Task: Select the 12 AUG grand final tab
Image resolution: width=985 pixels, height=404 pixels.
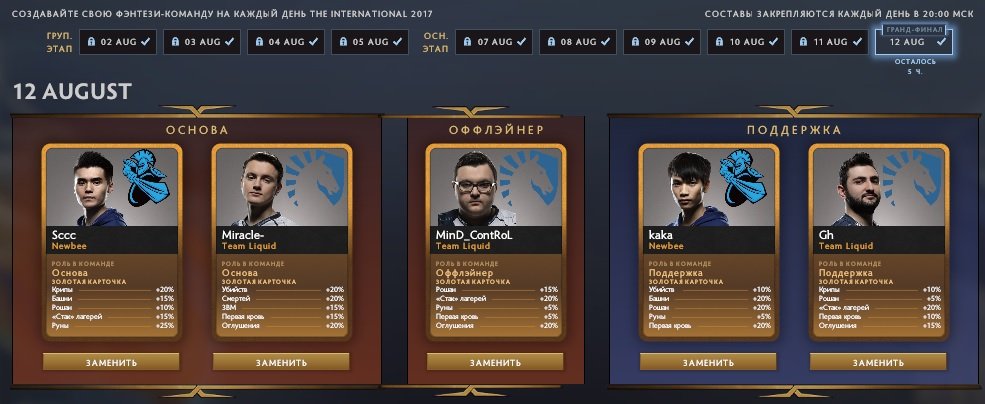Action: [914, 42]
